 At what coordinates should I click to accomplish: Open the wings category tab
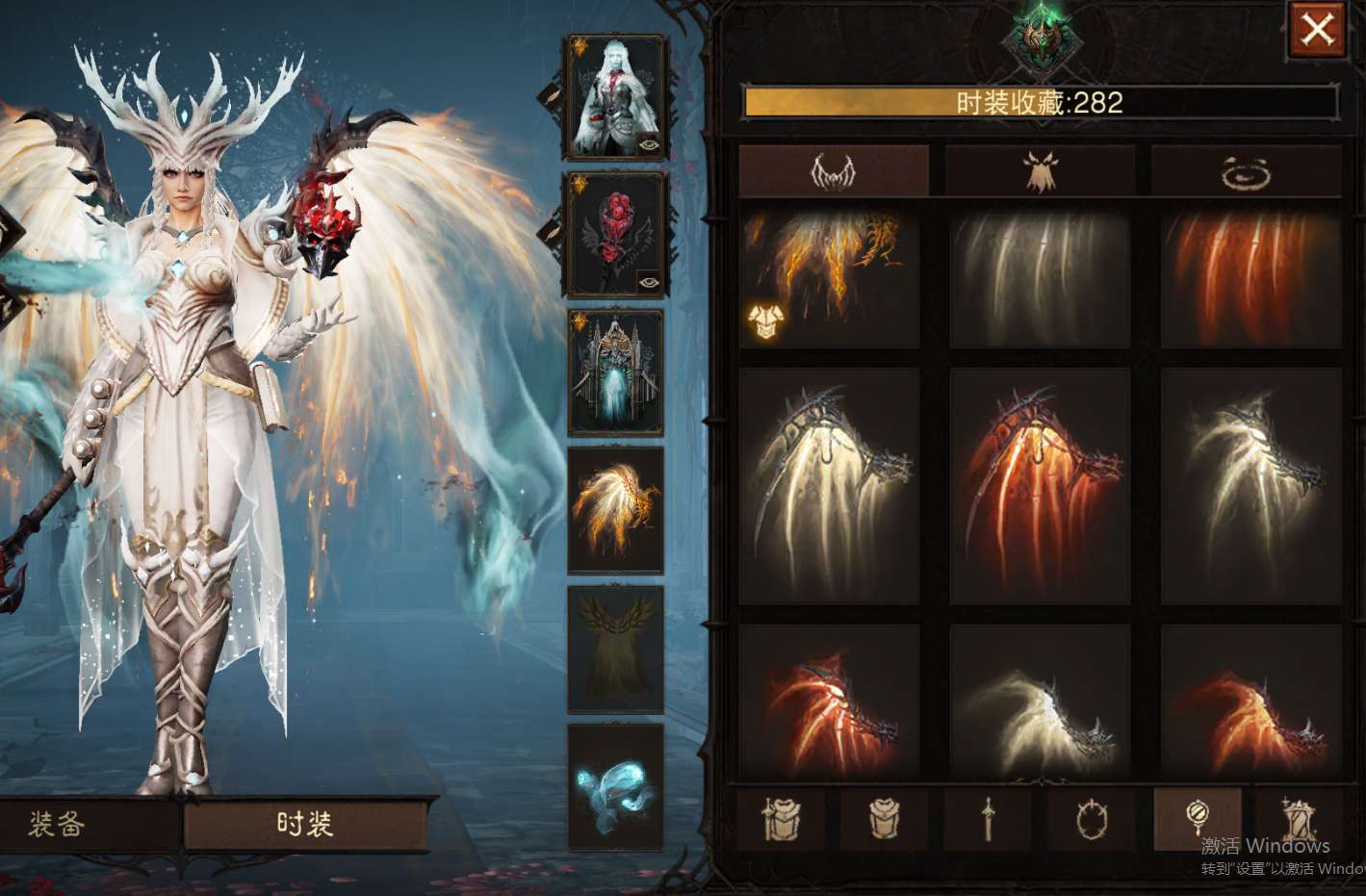pos(834,172)
